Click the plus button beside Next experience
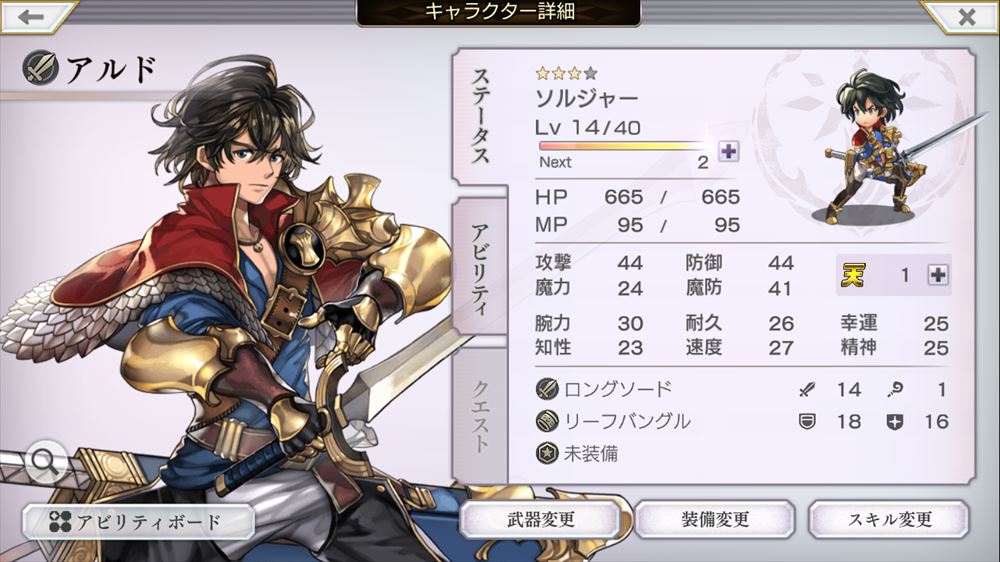Screen dimensions: 1000x562 pyautogui.click(x=729, y=151)
